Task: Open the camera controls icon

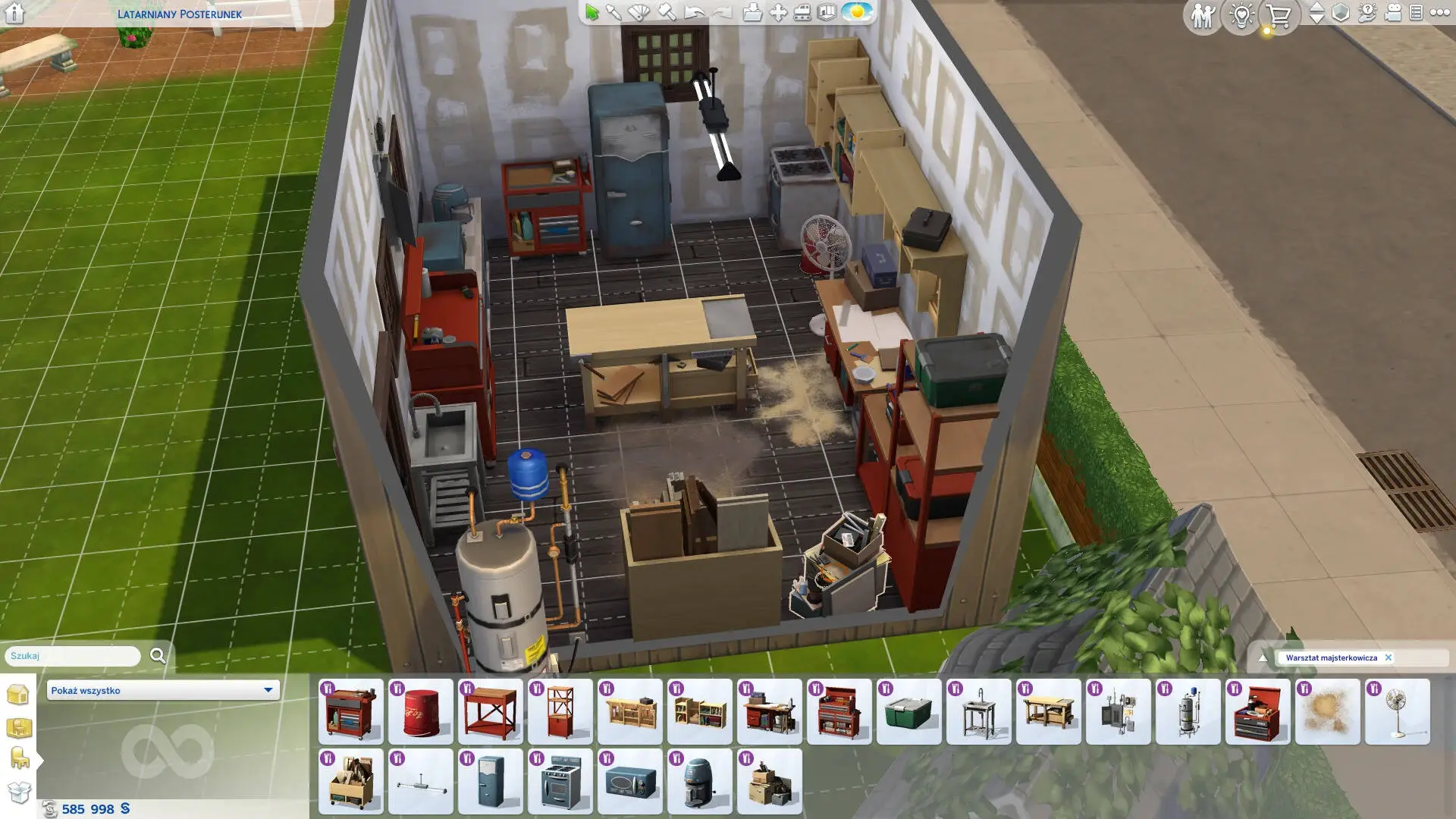Action: [x=1393, y=13]
